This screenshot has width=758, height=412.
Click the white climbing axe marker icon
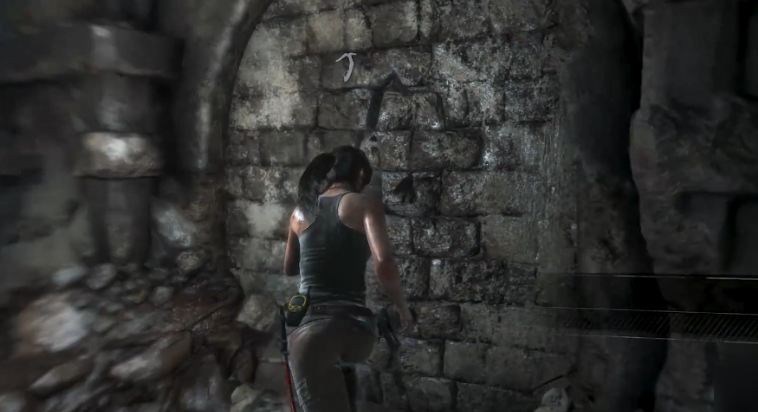[x=346, y=66]
